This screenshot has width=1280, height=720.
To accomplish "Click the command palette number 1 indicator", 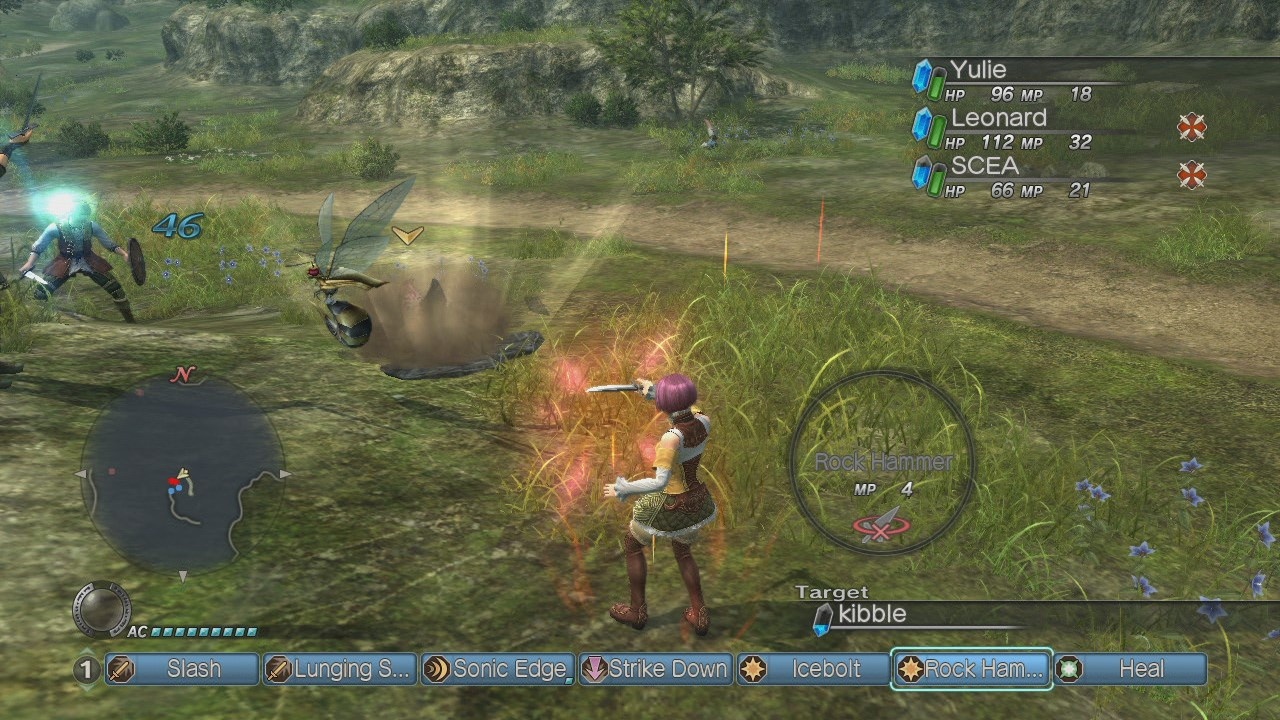I will click(x=87, y=669).
